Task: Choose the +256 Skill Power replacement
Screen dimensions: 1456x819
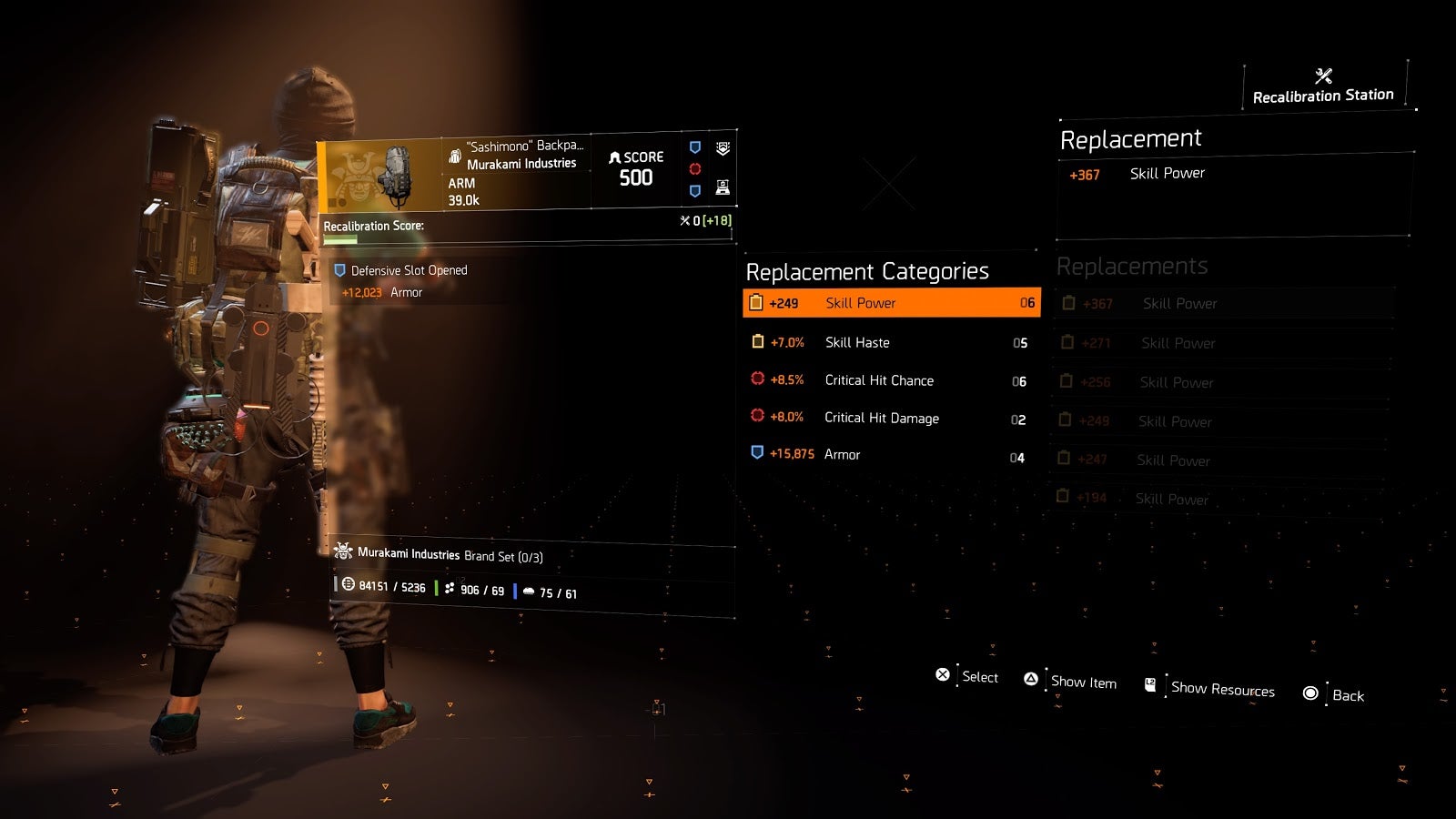Action: (1222, 382)
